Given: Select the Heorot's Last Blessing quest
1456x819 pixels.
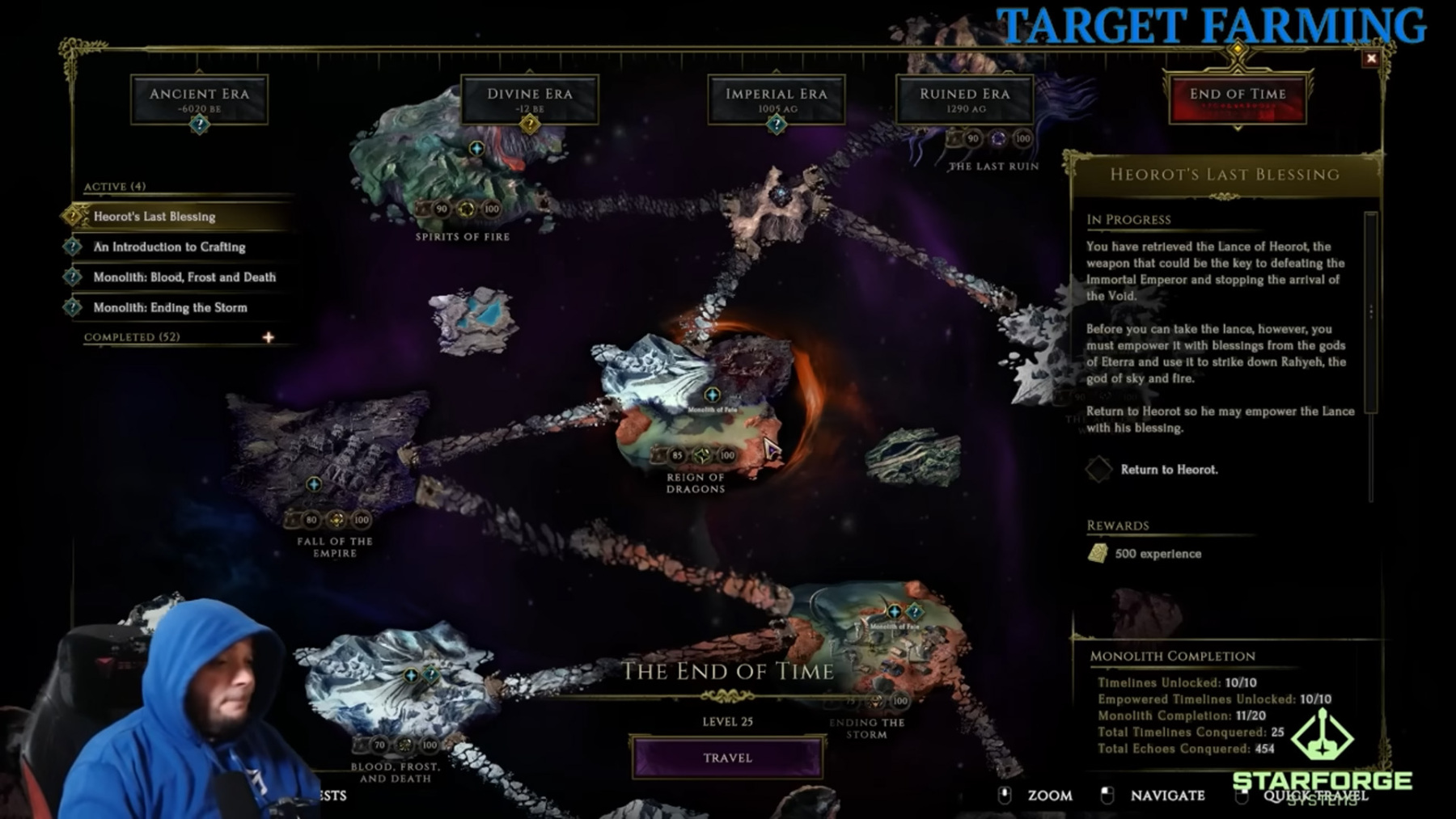Looking at the screenshot, I should point(154,217).
